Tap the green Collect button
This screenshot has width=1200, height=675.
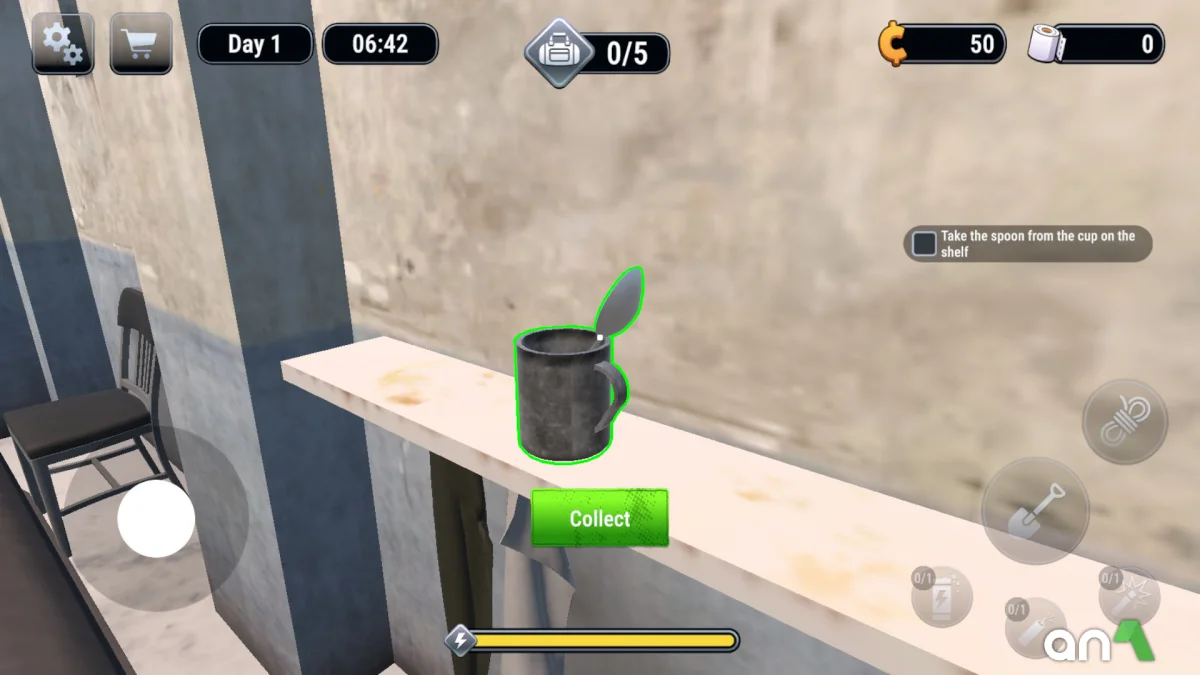pyautogui.click(x=599, y=518)
